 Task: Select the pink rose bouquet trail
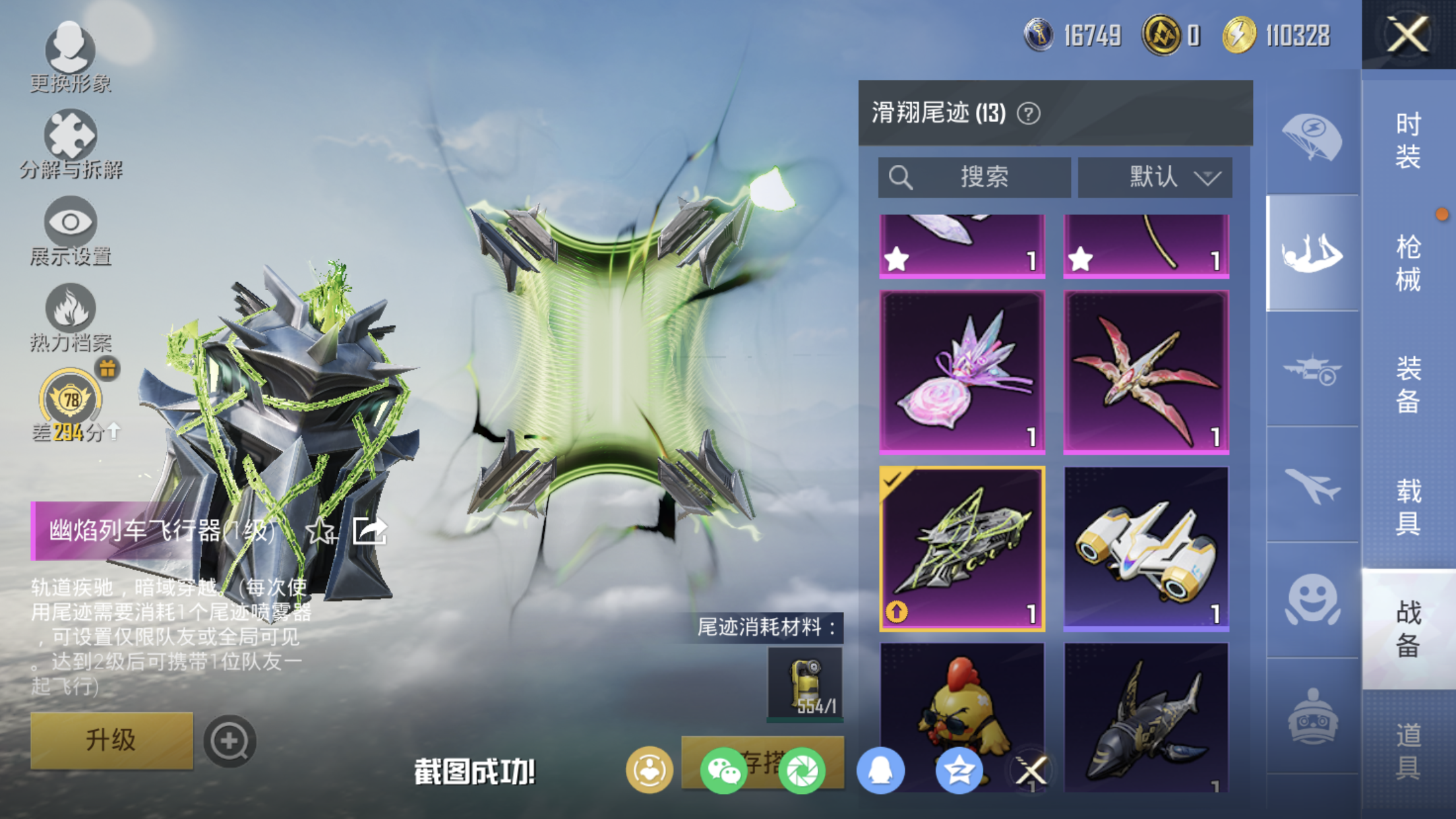click(962, 372)
